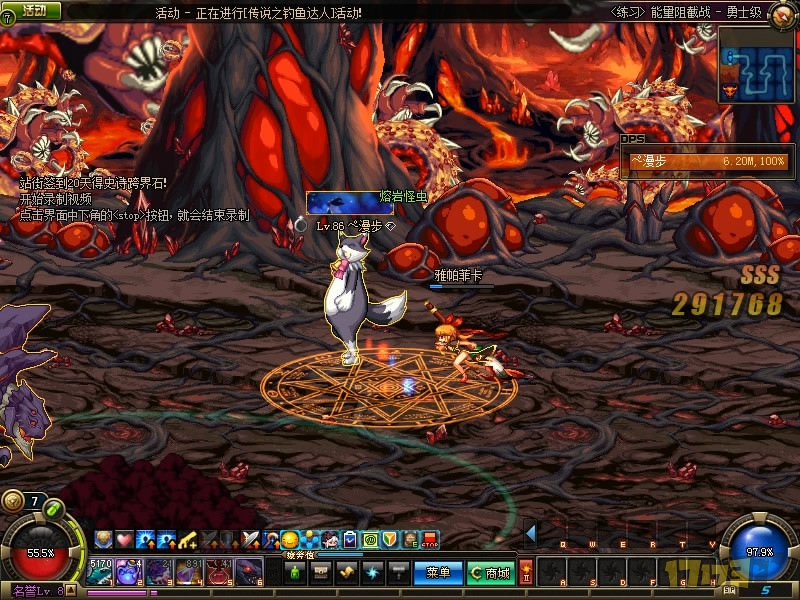Click the green-and-orange shield icon
Image resolution: width=800 pixels, height=600 pixels.
tap(390, 540)
